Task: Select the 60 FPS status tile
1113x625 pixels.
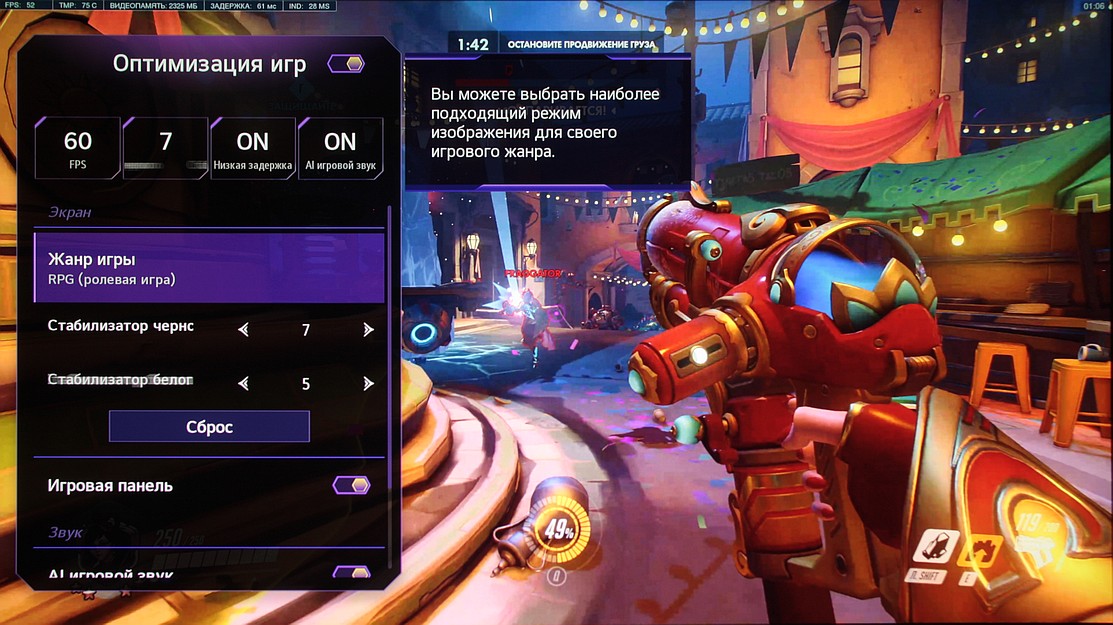Action: pos(77,148)
